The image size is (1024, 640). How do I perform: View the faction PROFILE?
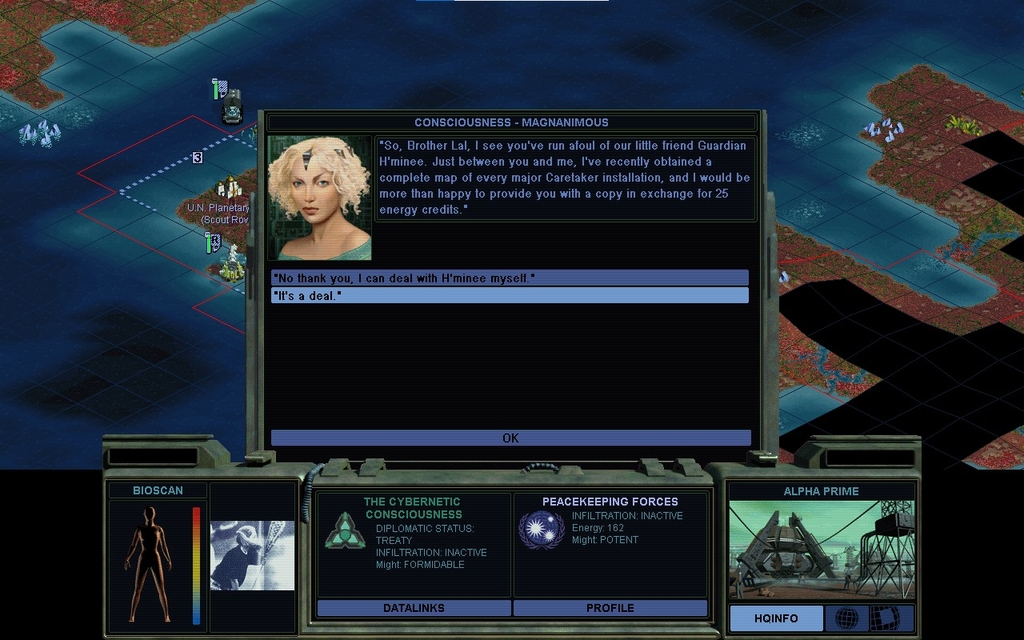tap(610, 608)
